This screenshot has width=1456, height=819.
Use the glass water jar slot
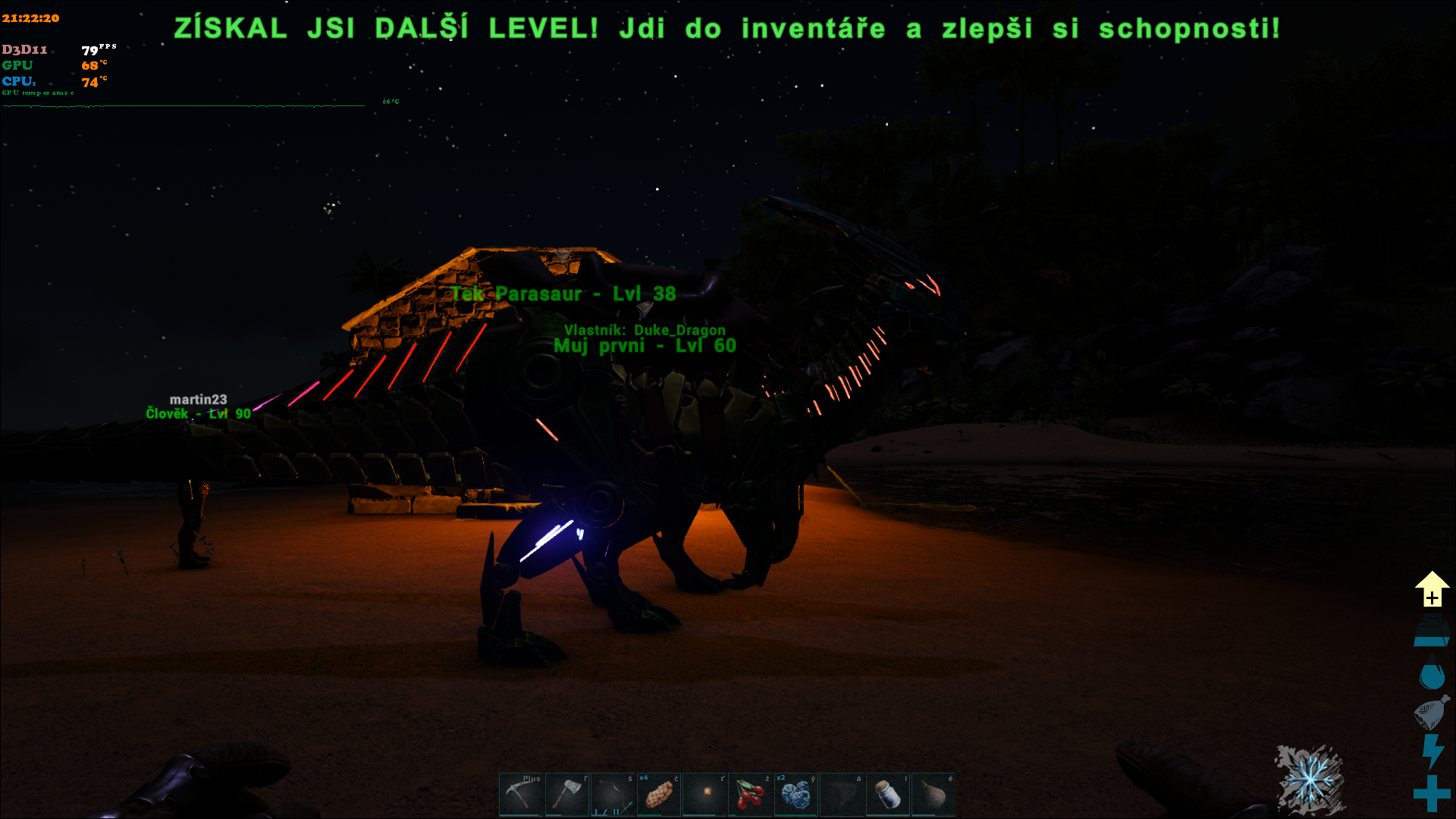click(887, 794)
